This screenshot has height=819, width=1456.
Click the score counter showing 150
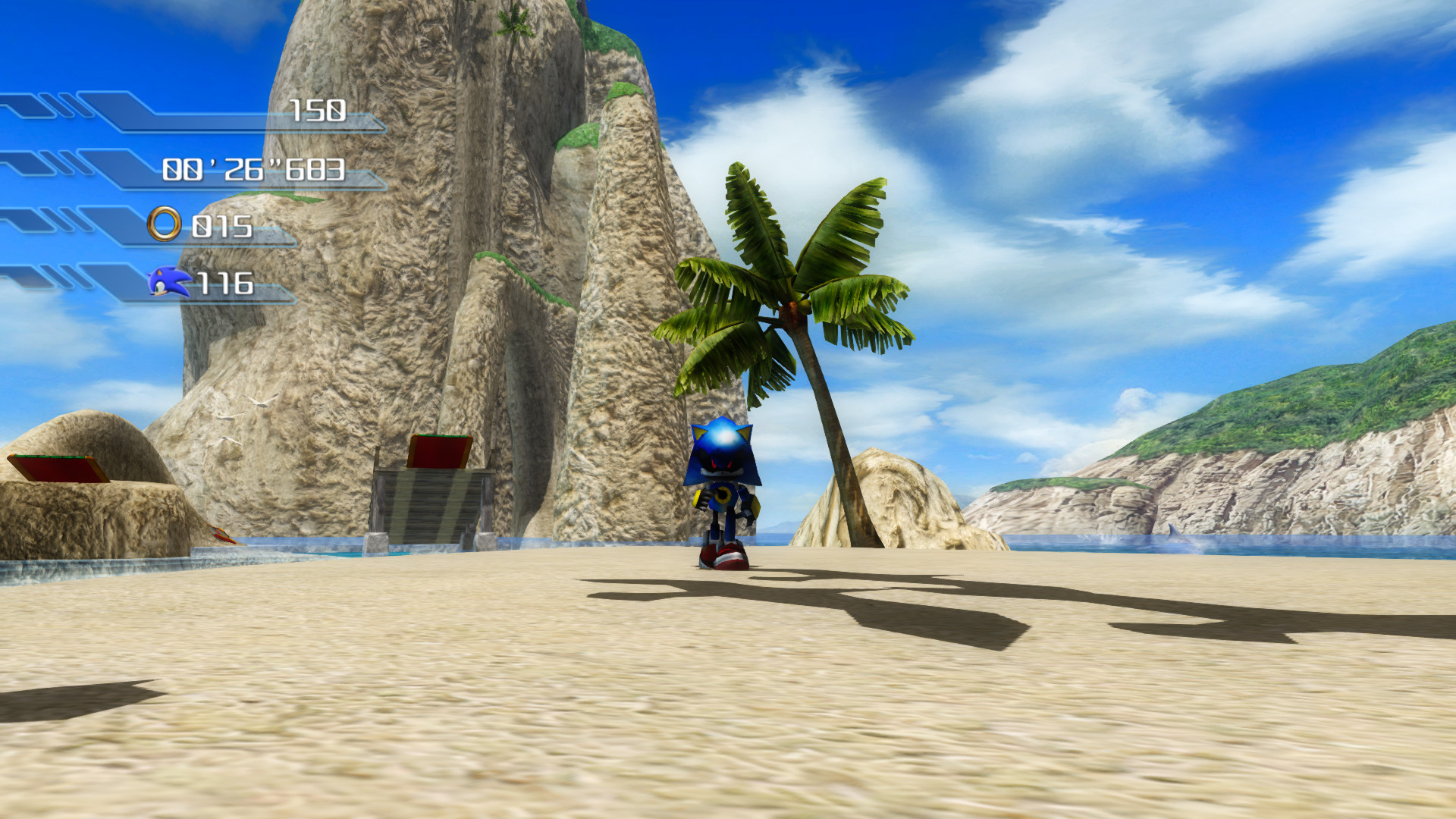coord(318,112)
